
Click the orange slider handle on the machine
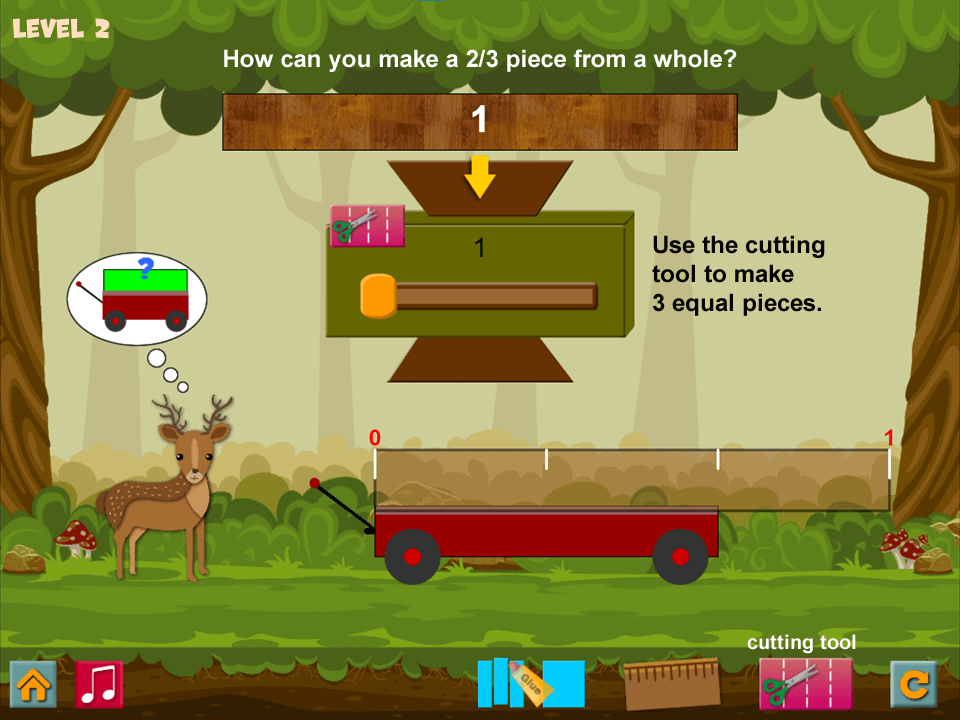point(378,296)
